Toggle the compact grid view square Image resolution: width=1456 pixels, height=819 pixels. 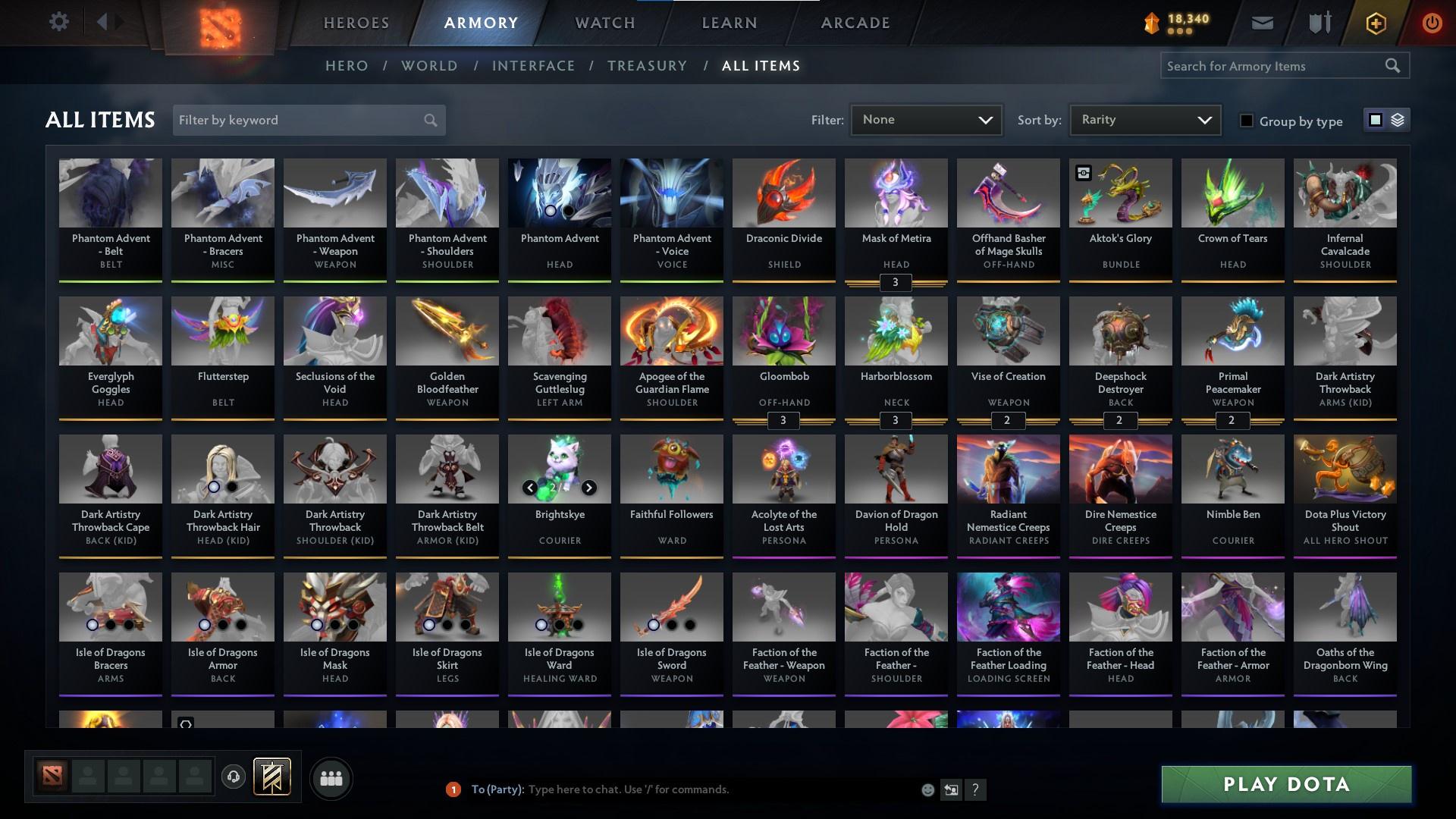click(1376, 120)
